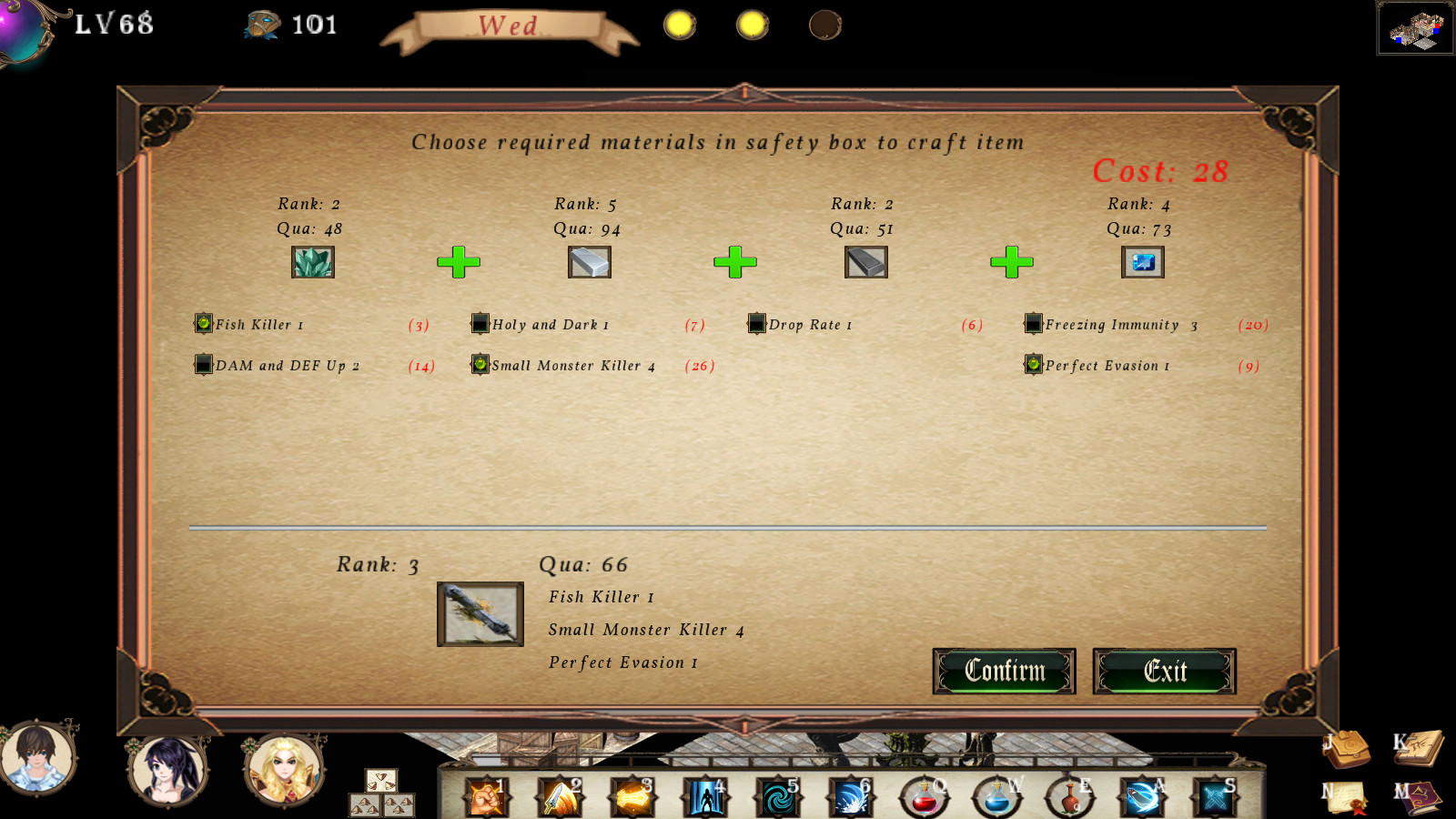Select the dark-haired boy character portrait

point(37,757)
